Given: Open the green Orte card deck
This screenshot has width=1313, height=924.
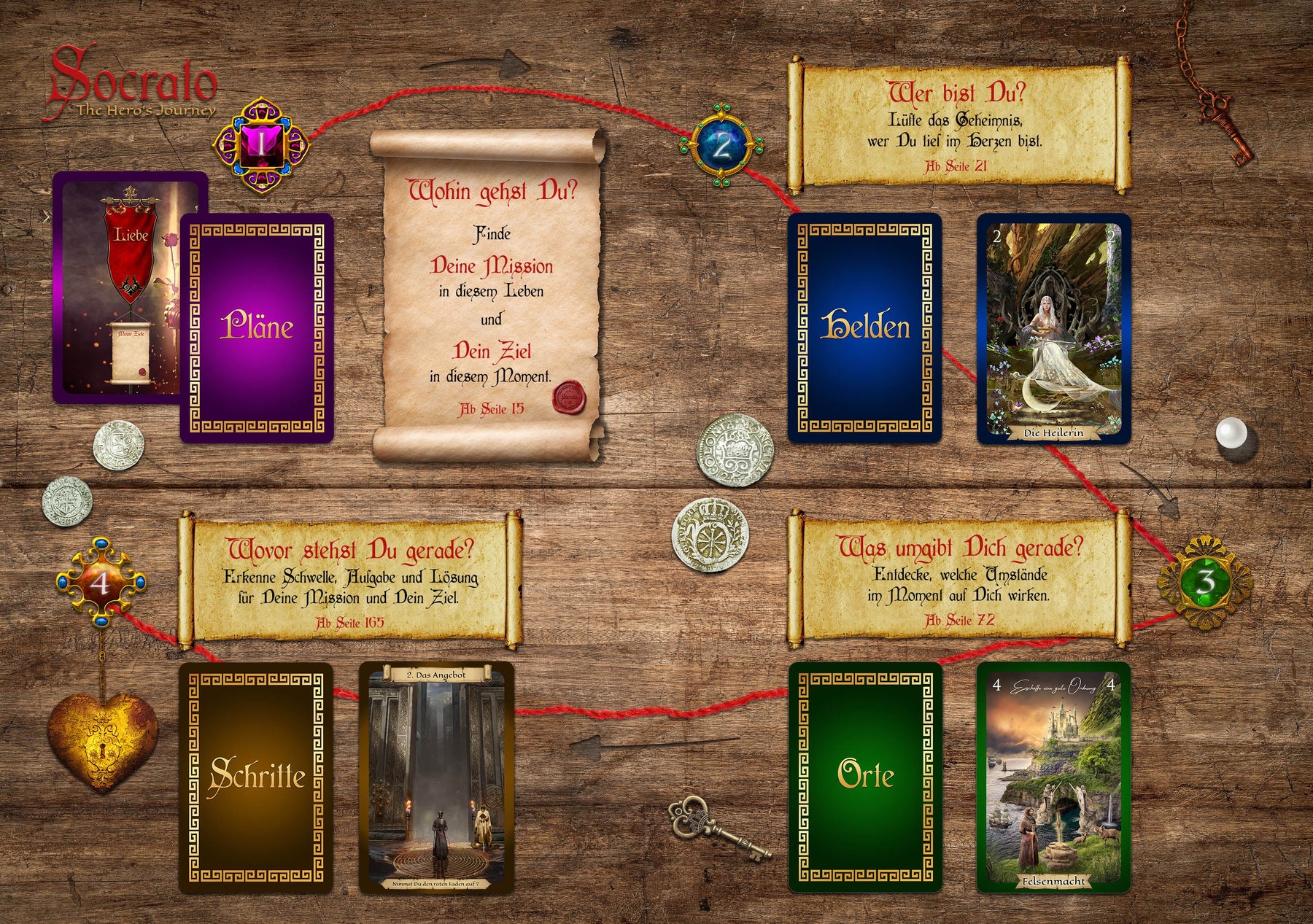Looking at the screenshot, I should tap(865, 777).
